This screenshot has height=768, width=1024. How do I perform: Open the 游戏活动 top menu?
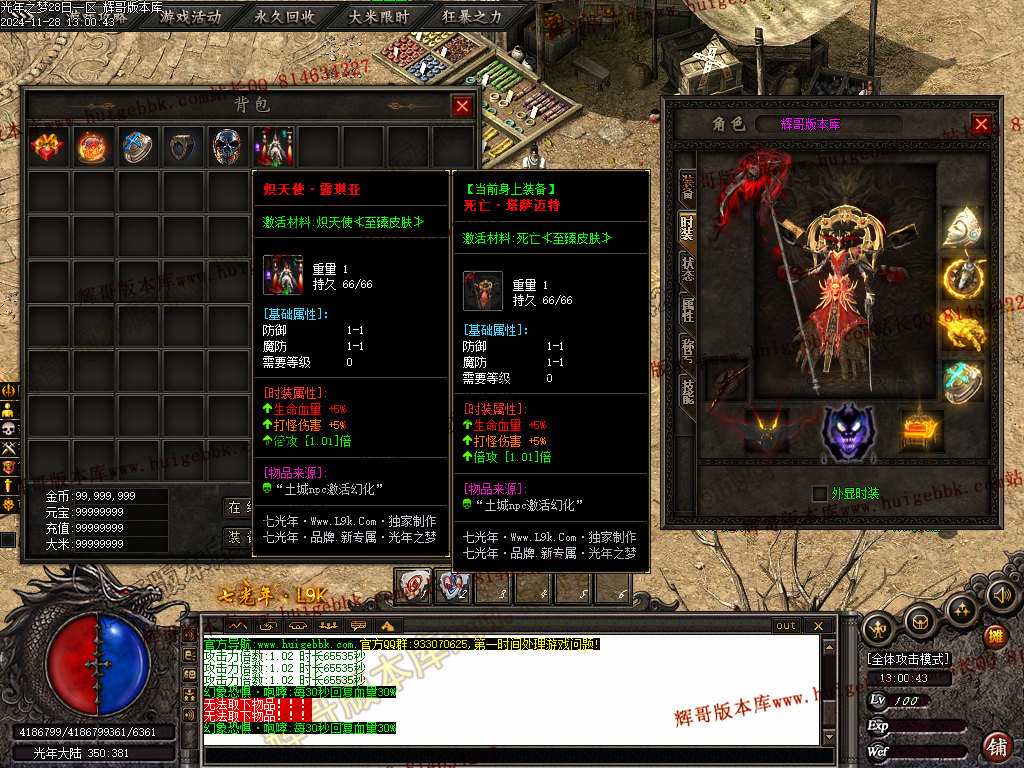click(x=190, y=17)
